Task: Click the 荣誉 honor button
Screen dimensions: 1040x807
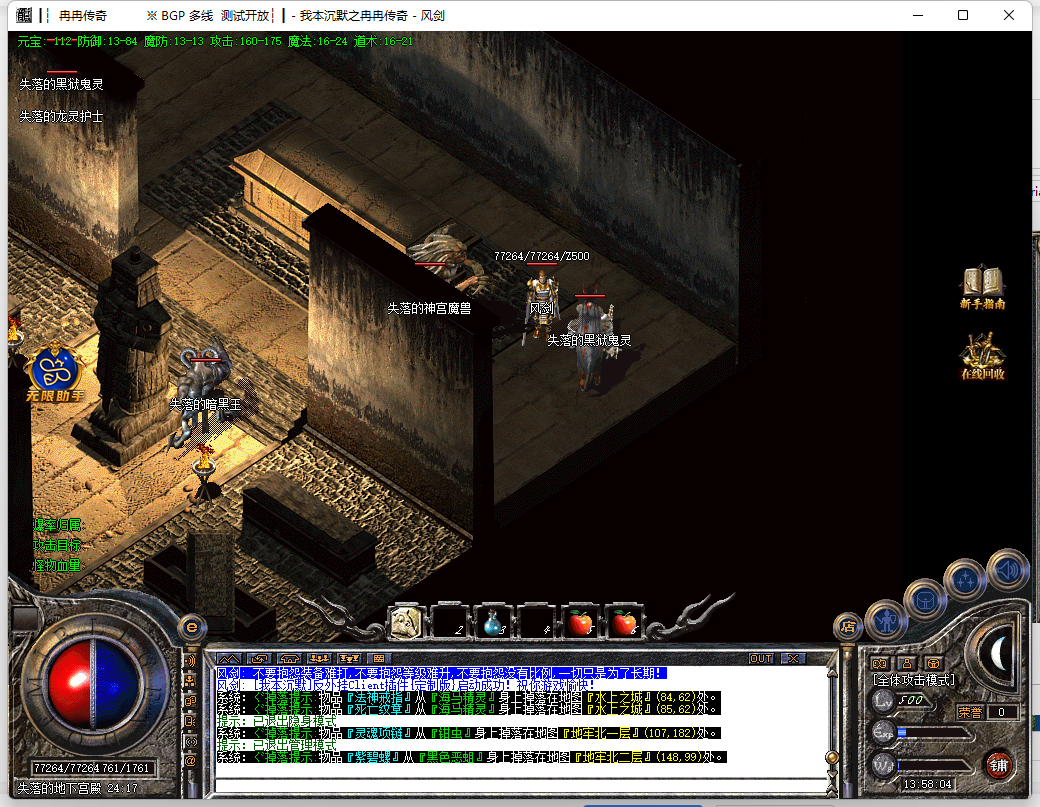Action: coord(970,713)
